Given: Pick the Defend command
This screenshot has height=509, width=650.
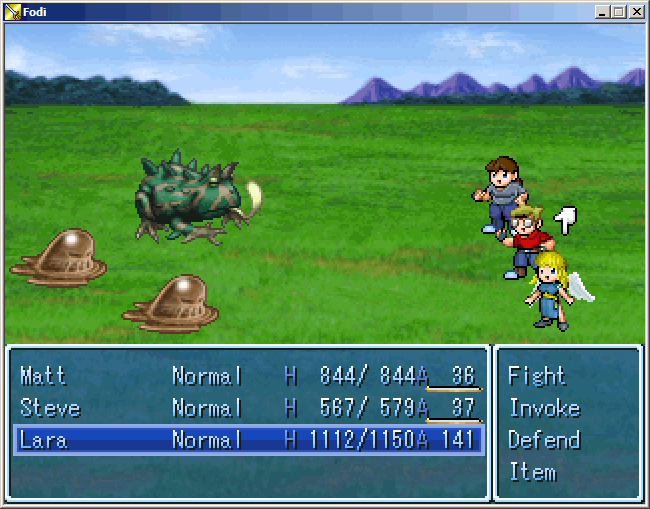Looking at the screenshot, I should pyautogui.click(x=544, y=440).
